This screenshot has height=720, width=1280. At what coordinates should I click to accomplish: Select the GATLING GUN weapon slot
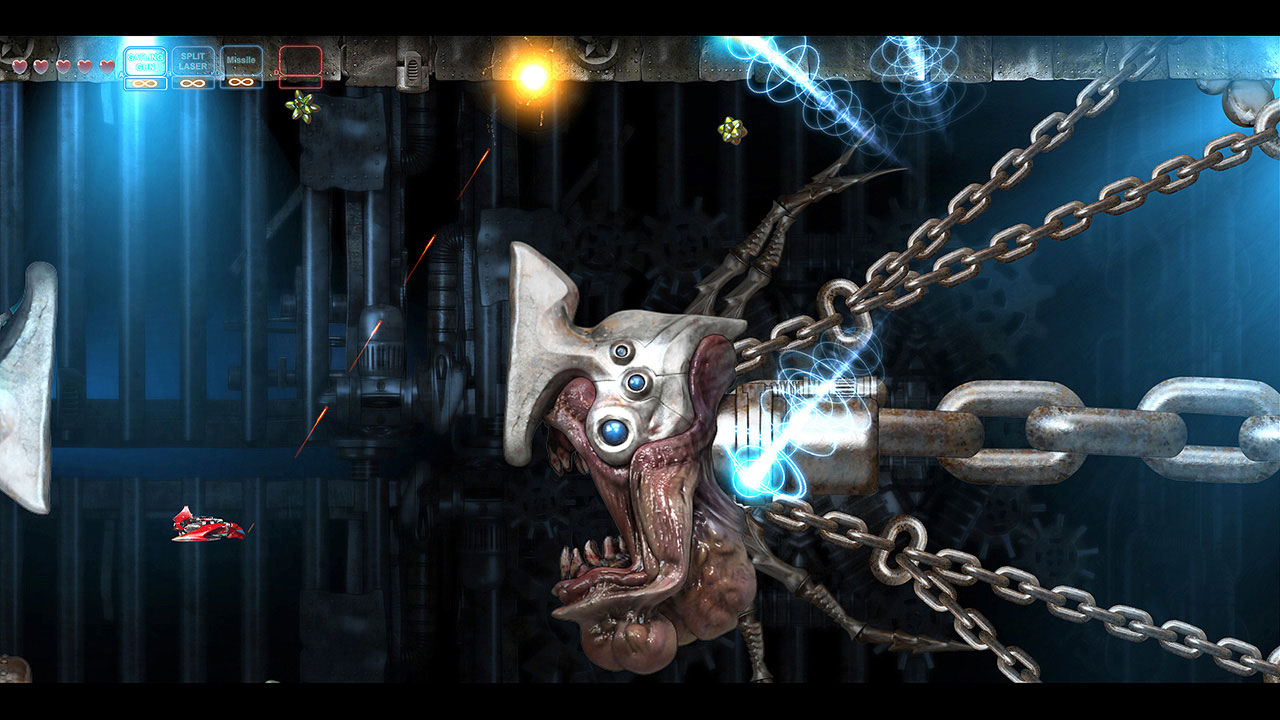coord(146,61)
